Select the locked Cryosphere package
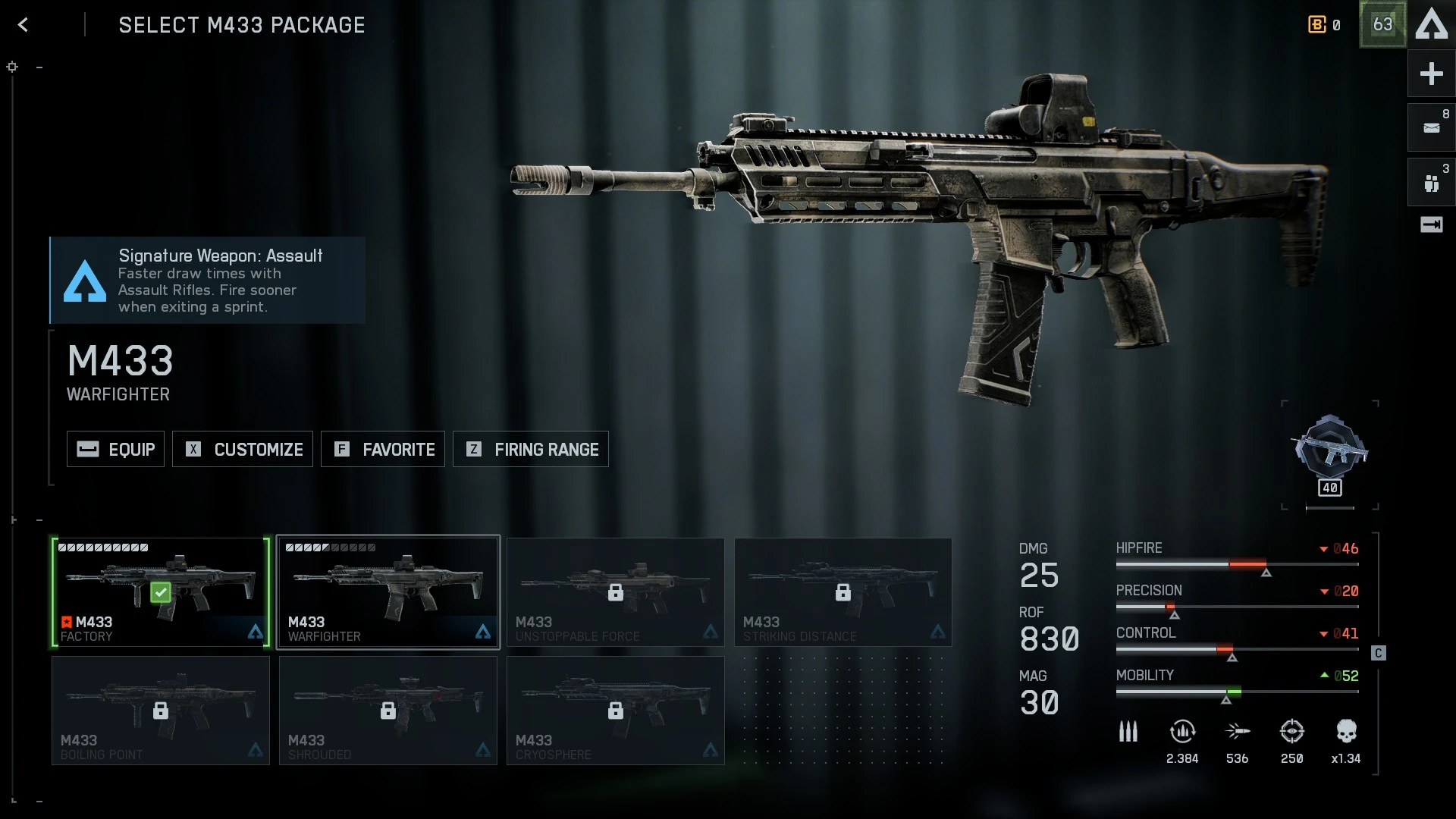This screenshot has width=1456, height=819. coord(616,711)
